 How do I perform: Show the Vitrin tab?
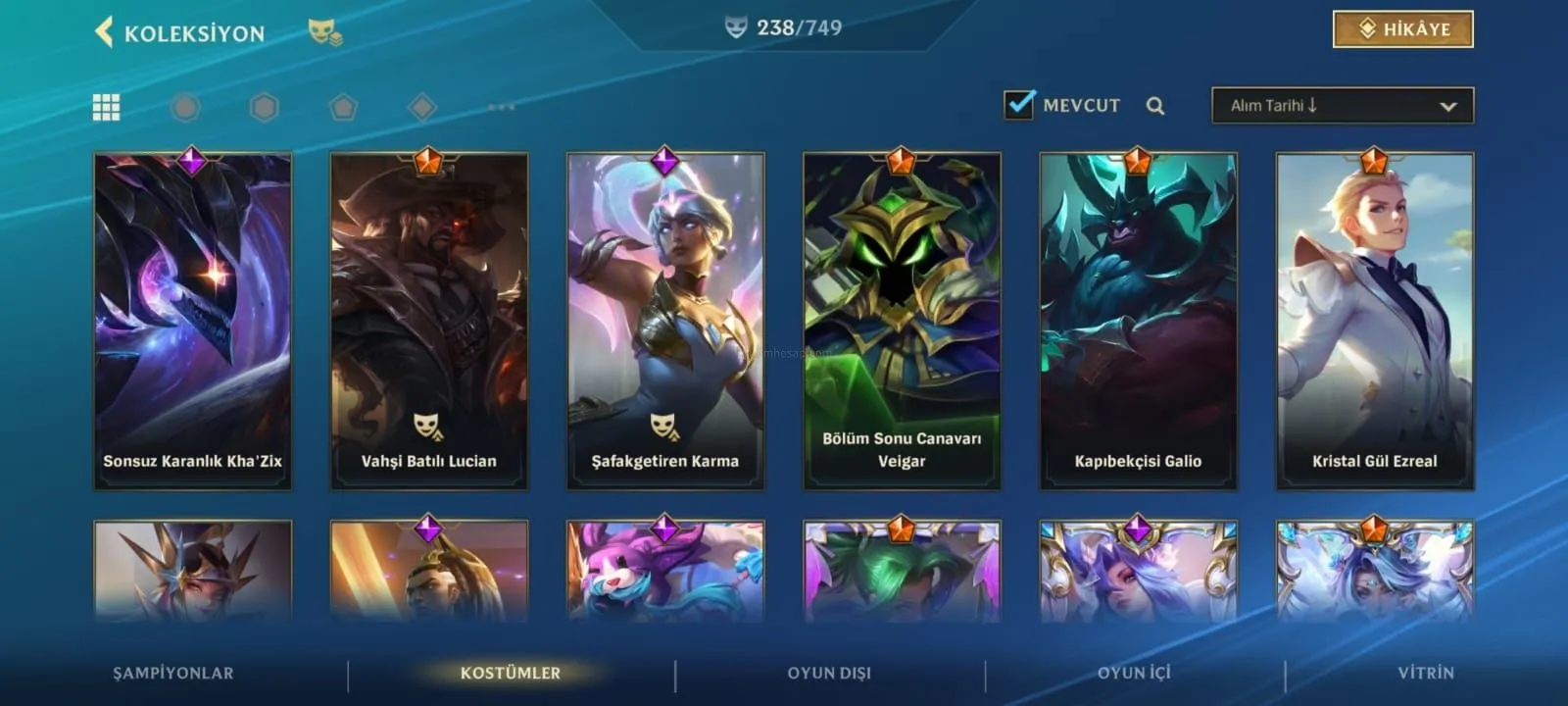pyautogui.click(x=1426, y=673)
